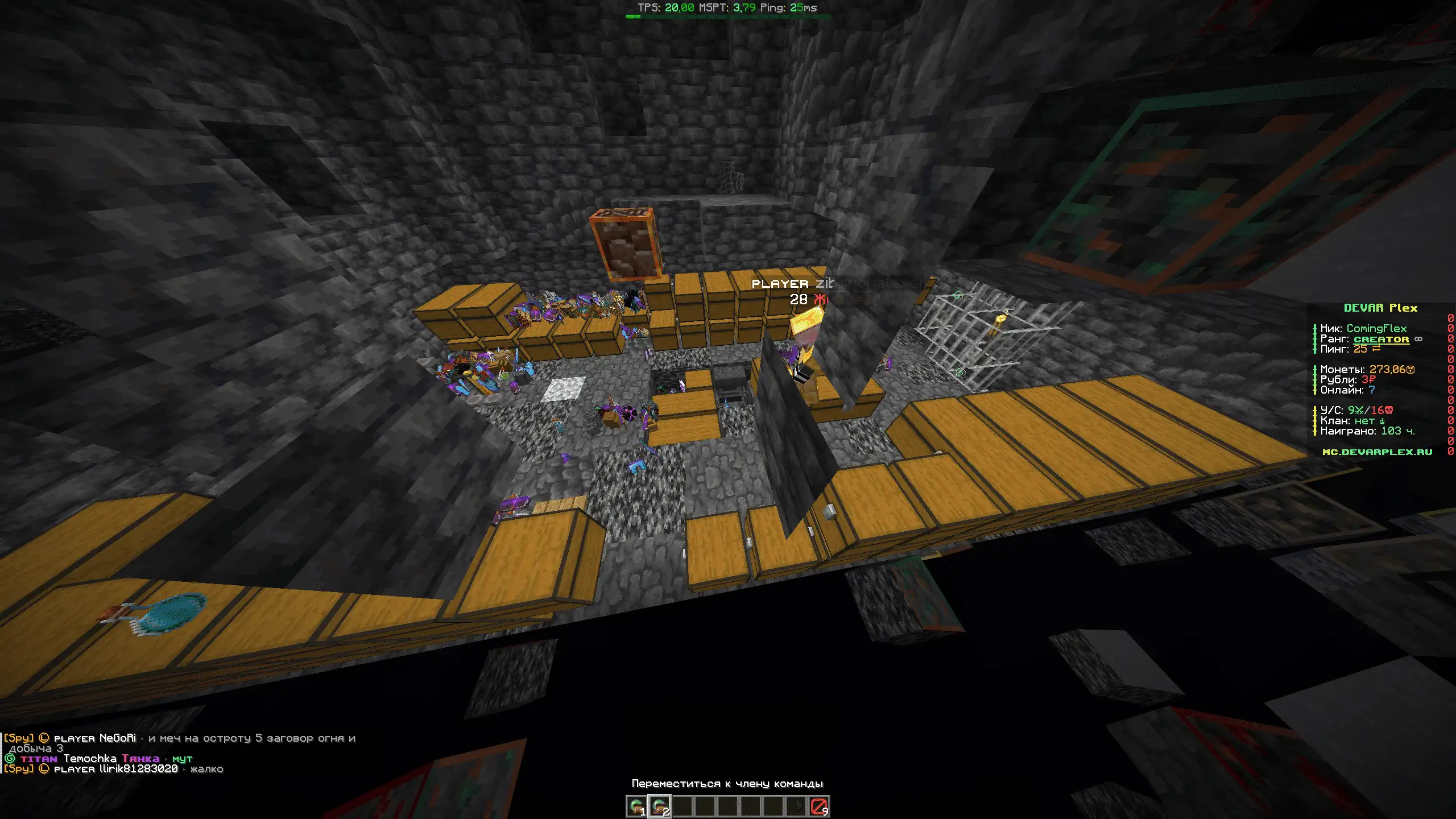1456x819 pixels.
Task: Click the greyed next page arrow slot
Action: (x=797, y=806)
